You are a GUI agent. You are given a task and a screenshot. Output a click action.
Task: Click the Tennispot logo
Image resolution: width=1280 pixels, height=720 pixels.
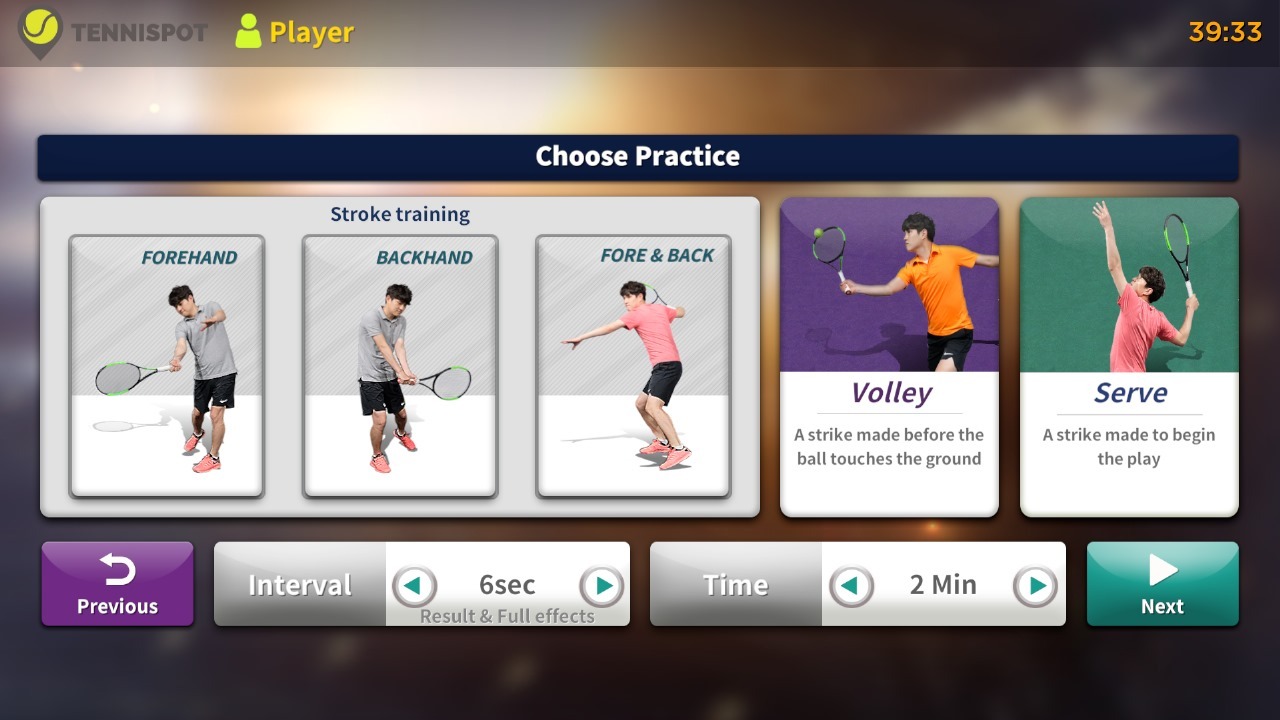[41, 31]
